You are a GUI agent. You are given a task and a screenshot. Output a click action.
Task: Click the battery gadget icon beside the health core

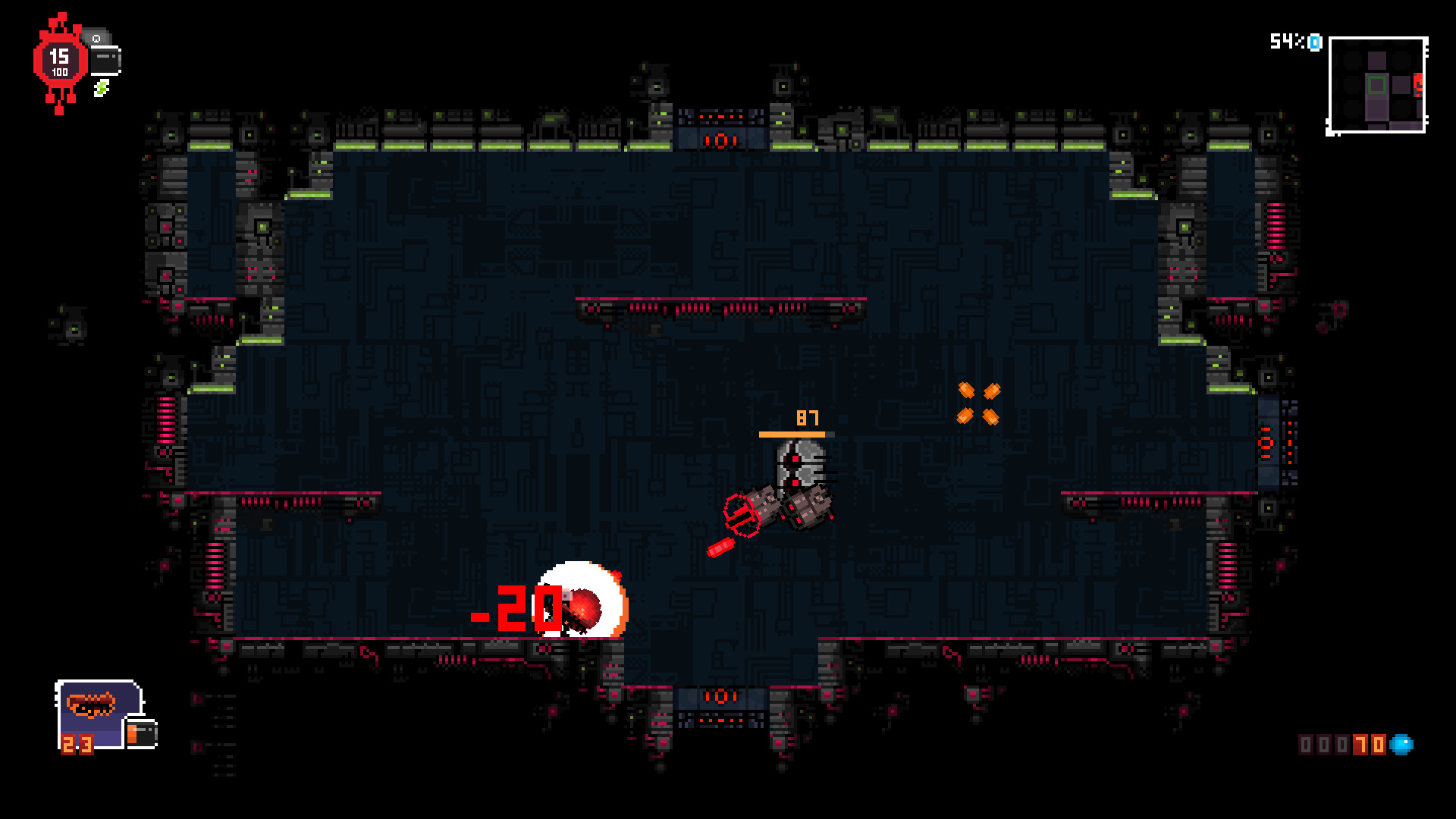coord(105,61)
